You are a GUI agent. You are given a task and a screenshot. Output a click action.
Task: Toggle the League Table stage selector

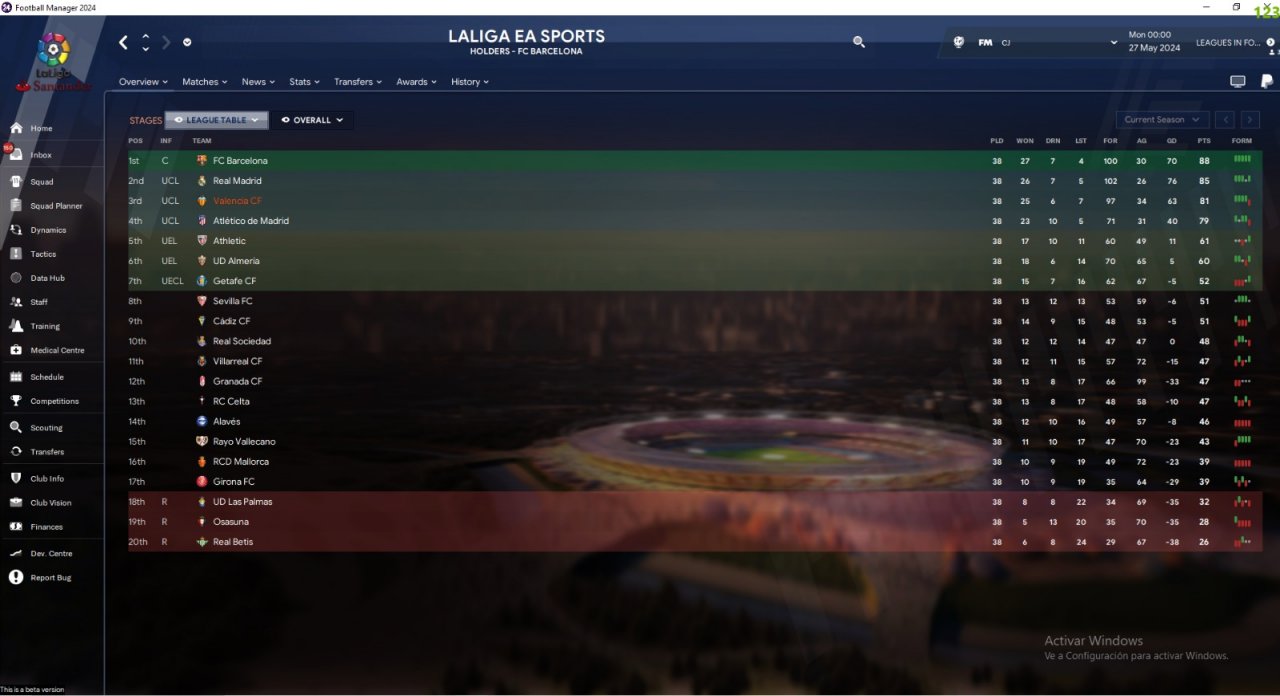216,120
